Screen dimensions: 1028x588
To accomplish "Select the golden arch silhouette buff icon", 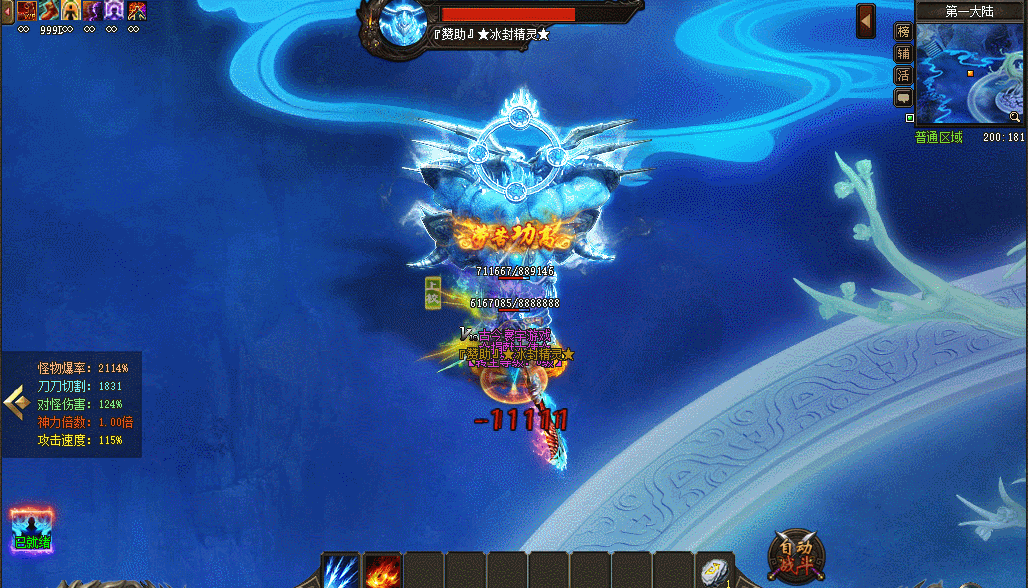I will click(x=71, y=10).
